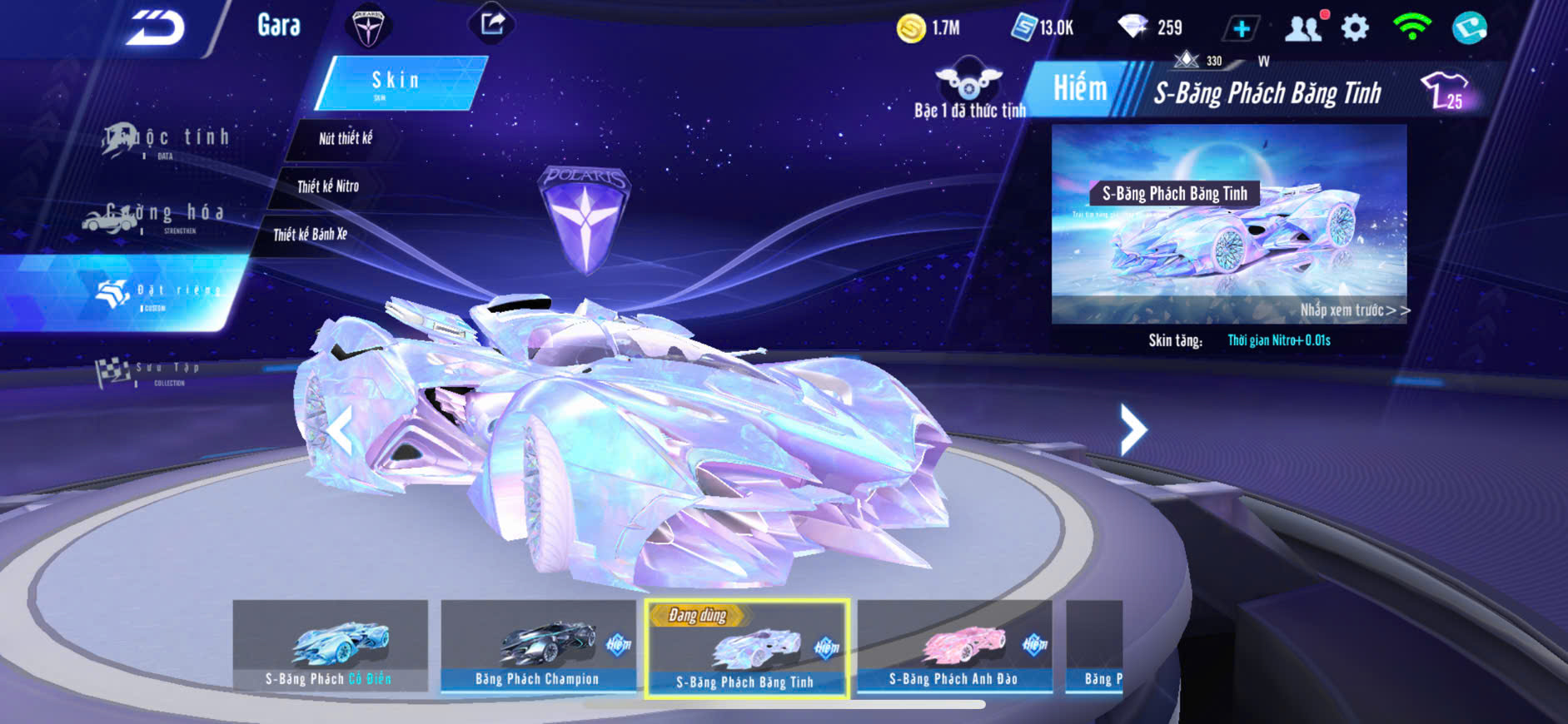Go back using the return arrow

click(x=155, y=28)
